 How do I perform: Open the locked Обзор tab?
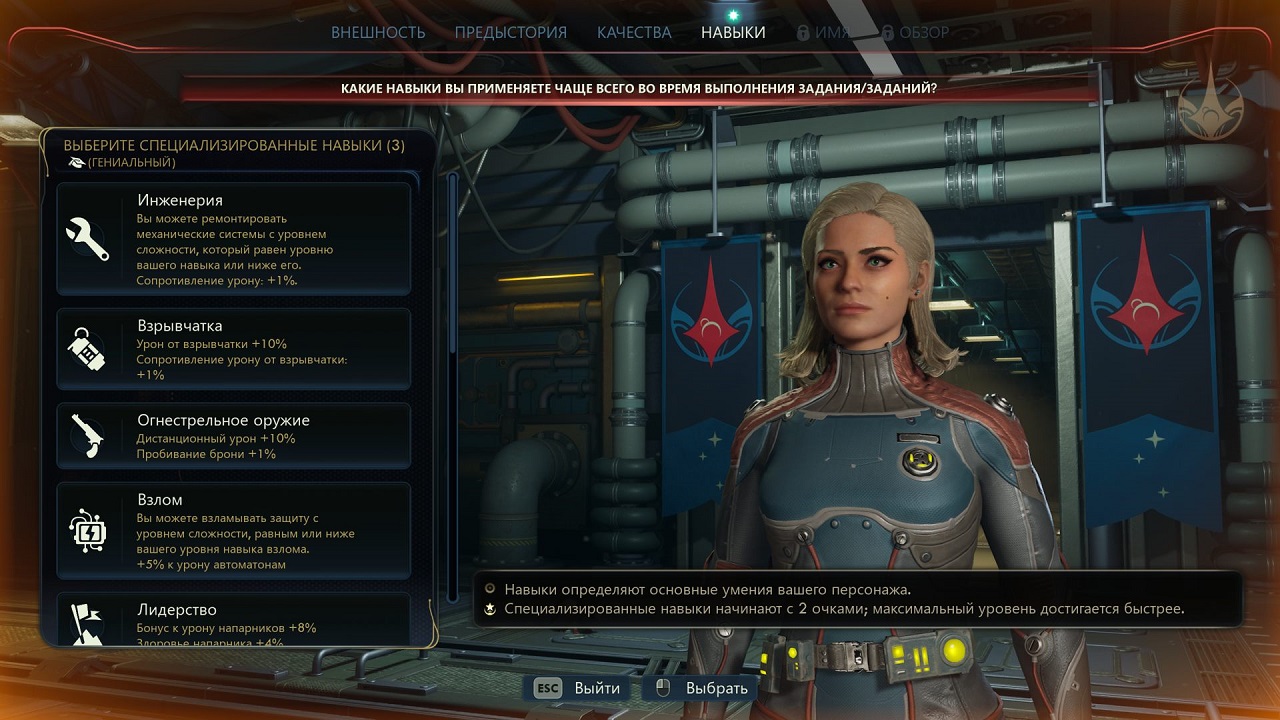pos(915,32)
